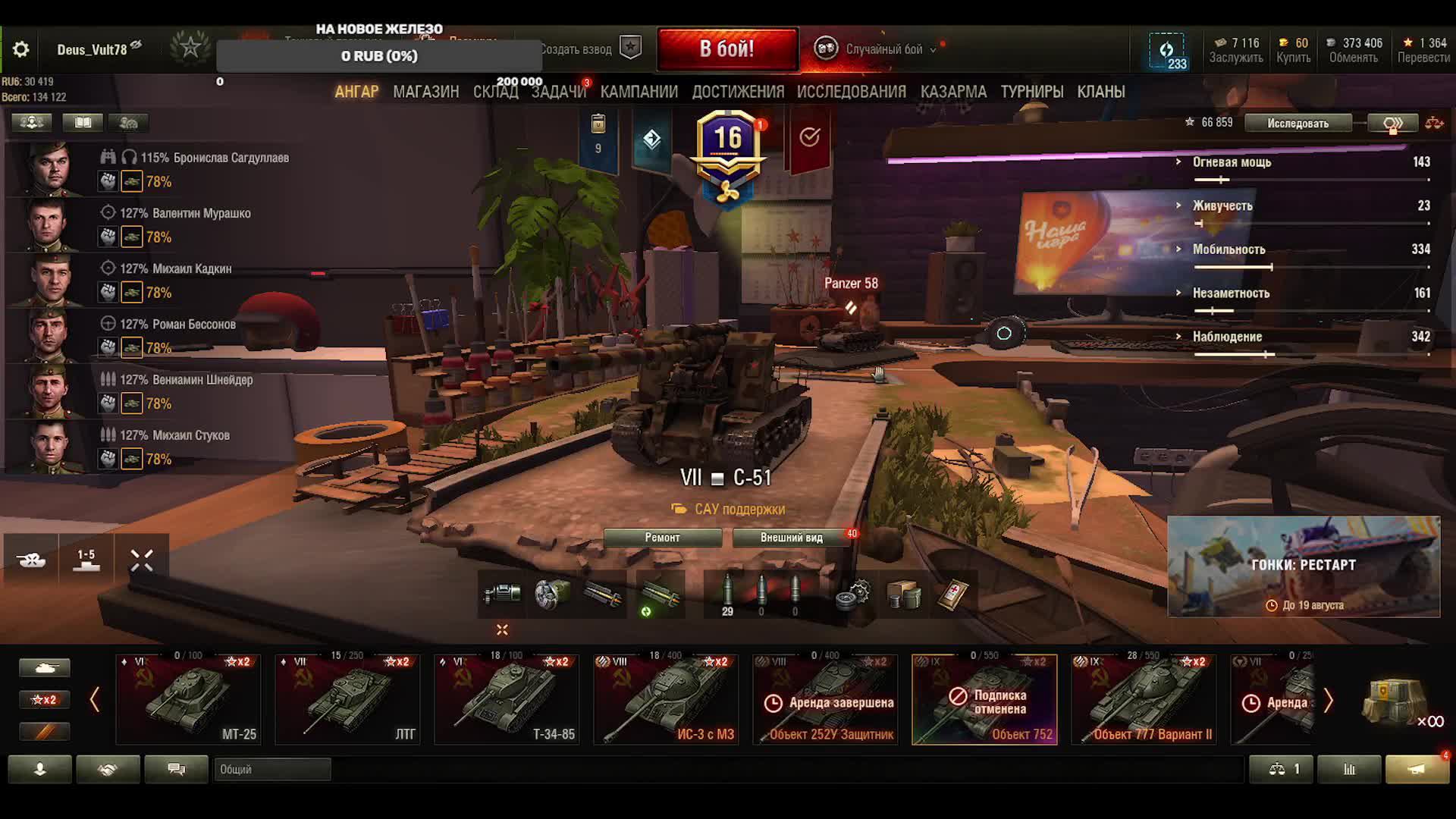Select the ИС-3 с МЗ tank
1456x819 pixels.
tap(666, 699)
